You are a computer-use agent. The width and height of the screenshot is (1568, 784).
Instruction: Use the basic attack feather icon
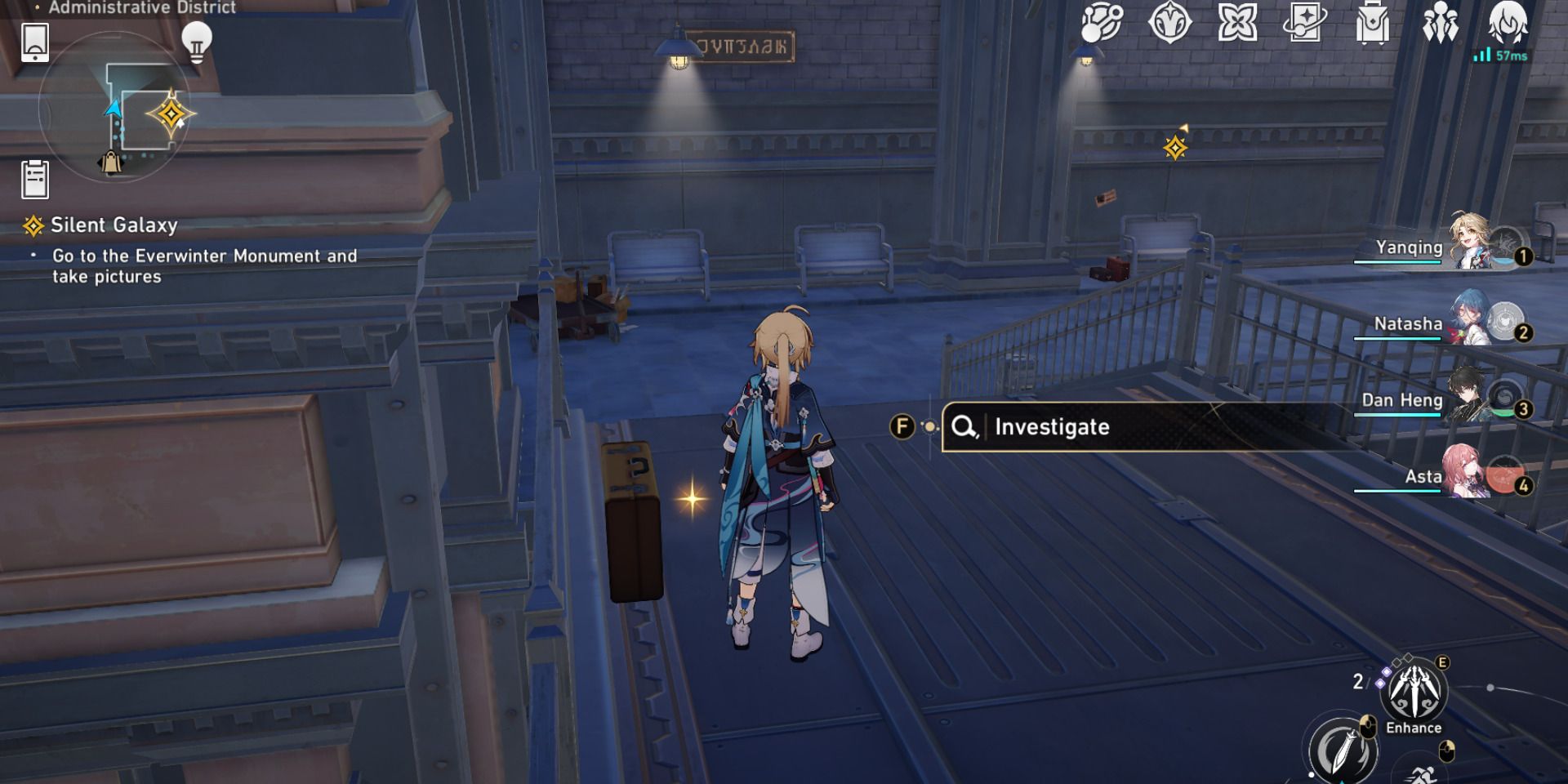pos(1343,747)
